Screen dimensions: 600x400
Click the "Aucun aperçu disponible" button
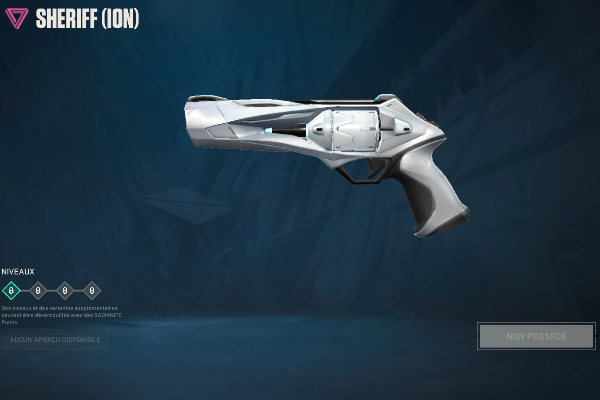55,340
